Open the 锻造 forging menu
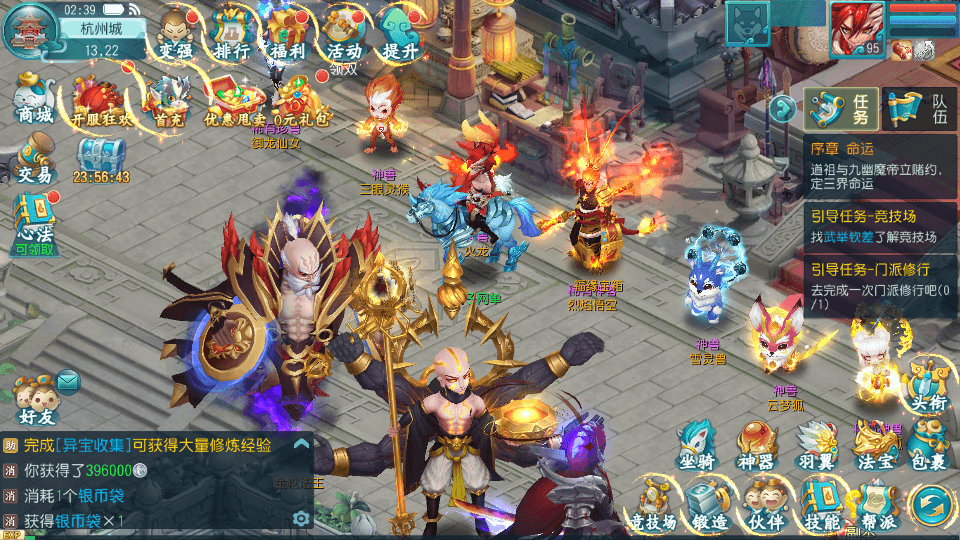960x540 pixels. [708, 505]
